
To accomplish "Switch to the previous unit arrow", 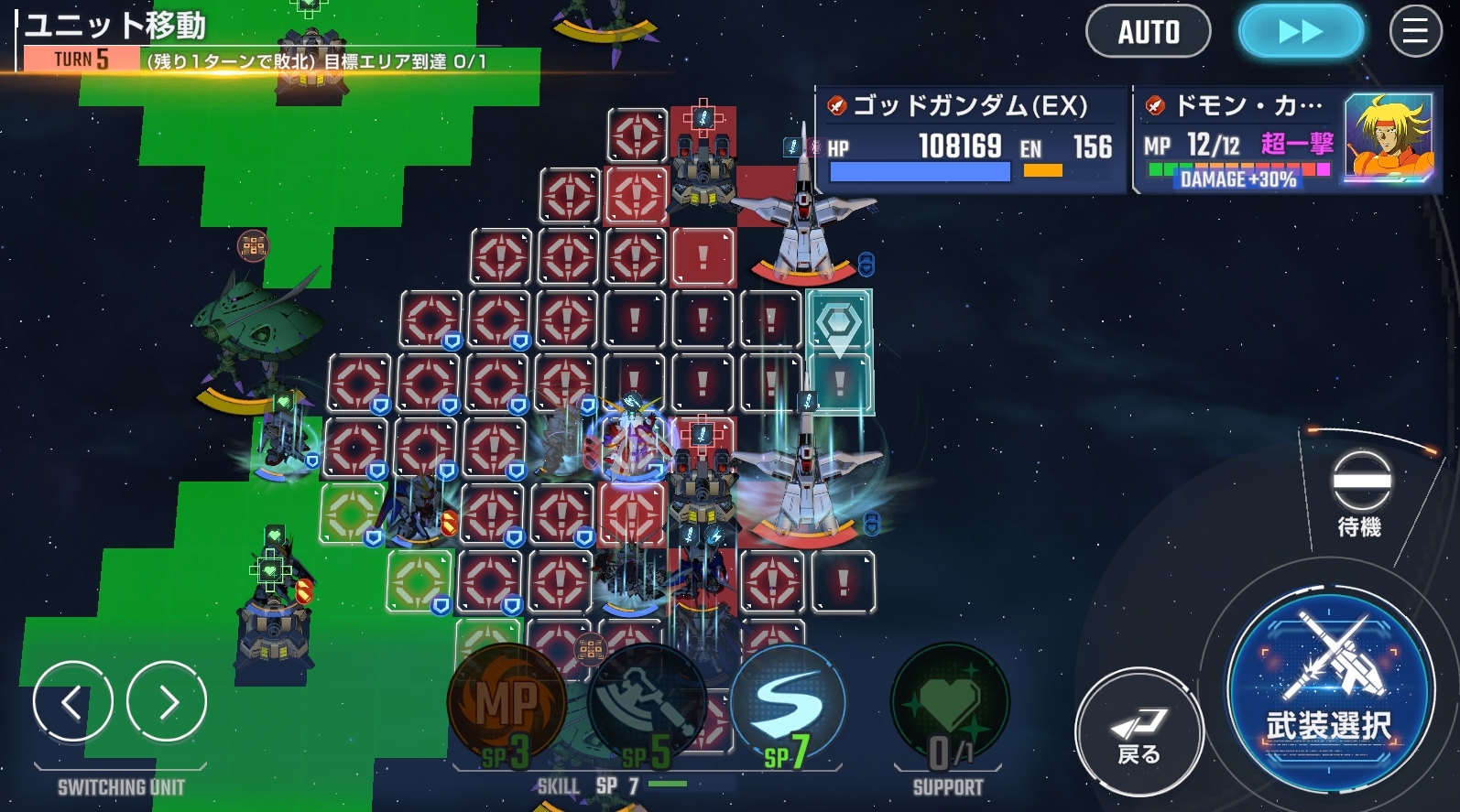I will pos(72,702).
